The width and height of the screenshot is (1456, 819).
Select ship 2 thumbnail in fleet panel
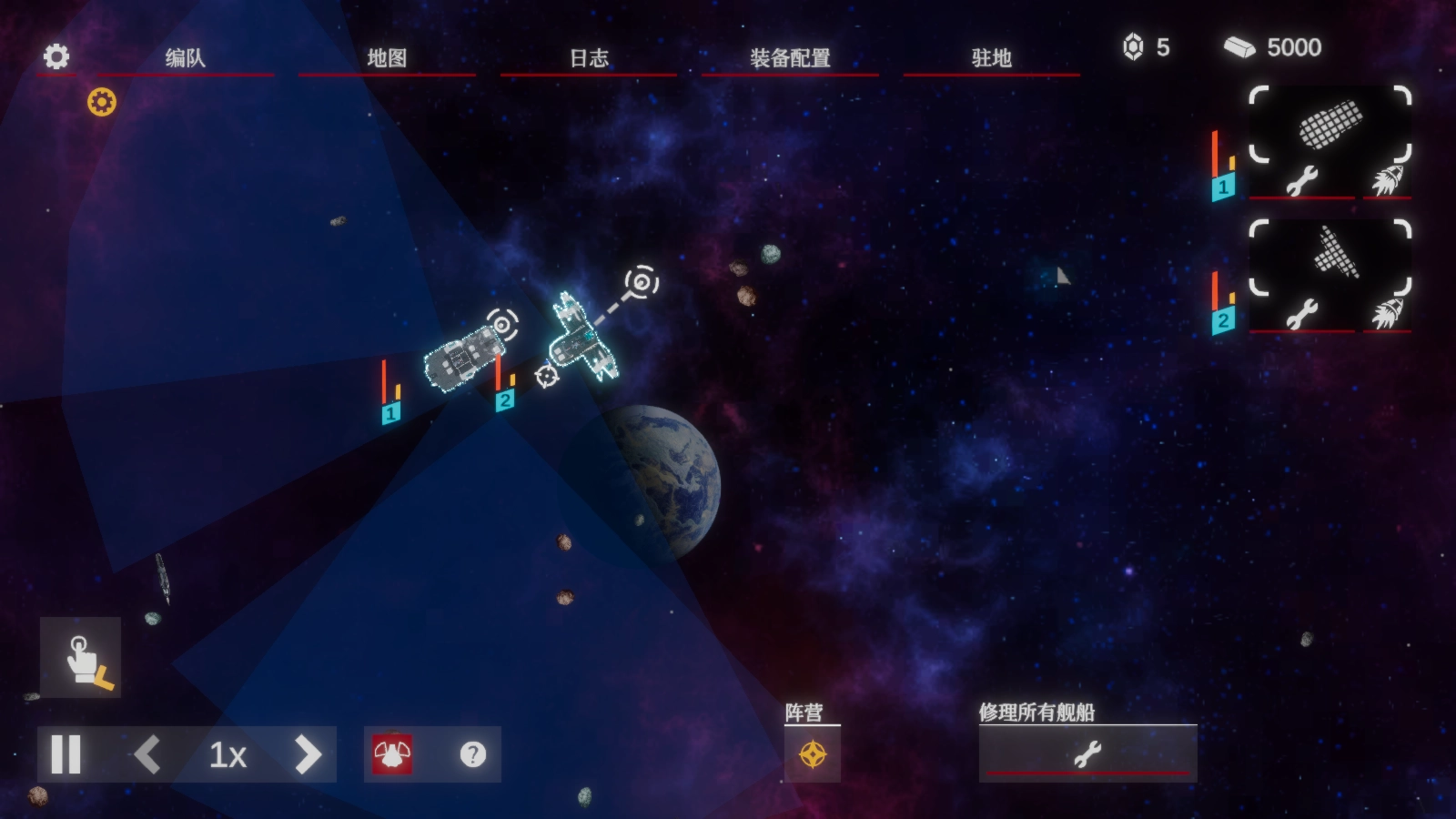click(1330, 254)
